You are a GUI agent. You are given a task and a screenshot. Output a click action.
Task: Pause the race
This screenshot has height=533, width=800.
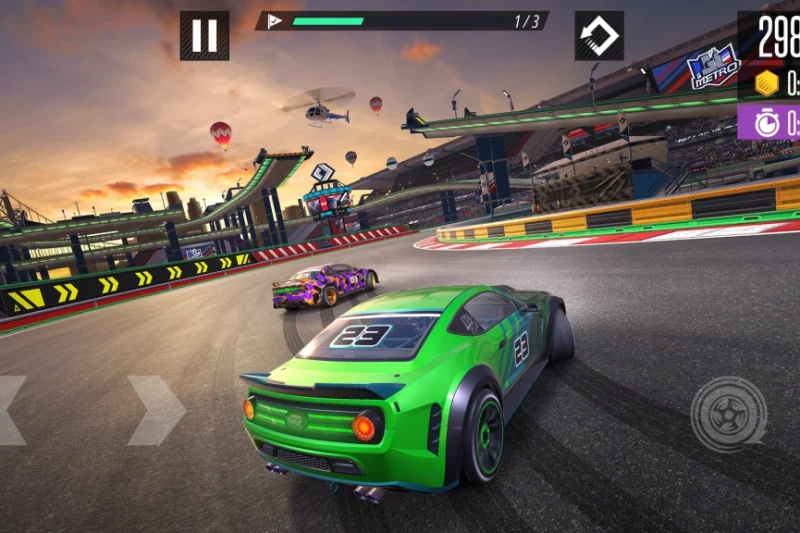click(204, 36)
